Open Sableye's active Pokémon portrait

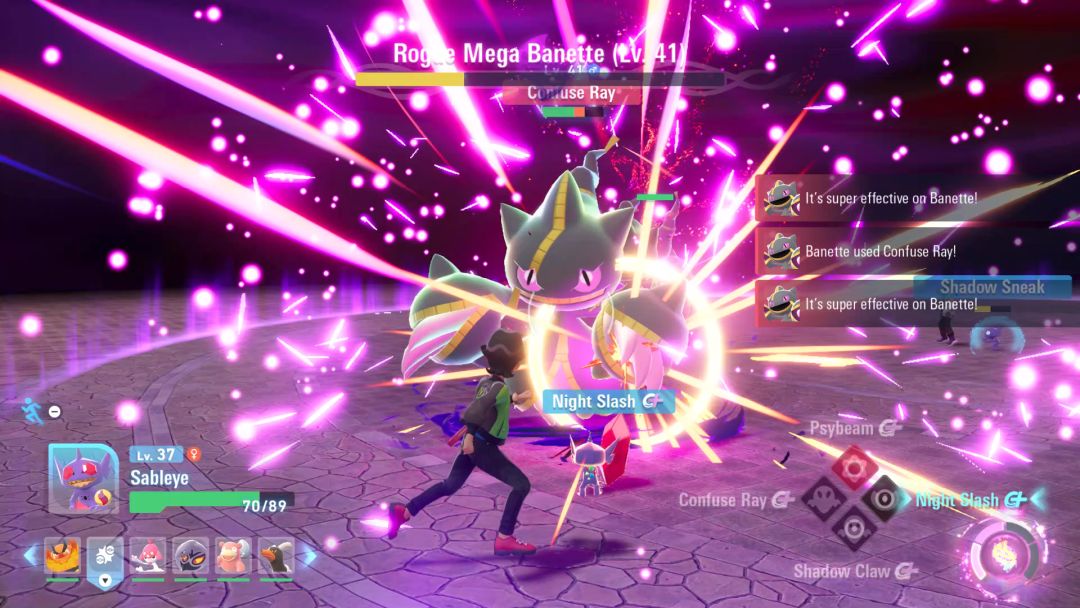click(x=85, y=478)
